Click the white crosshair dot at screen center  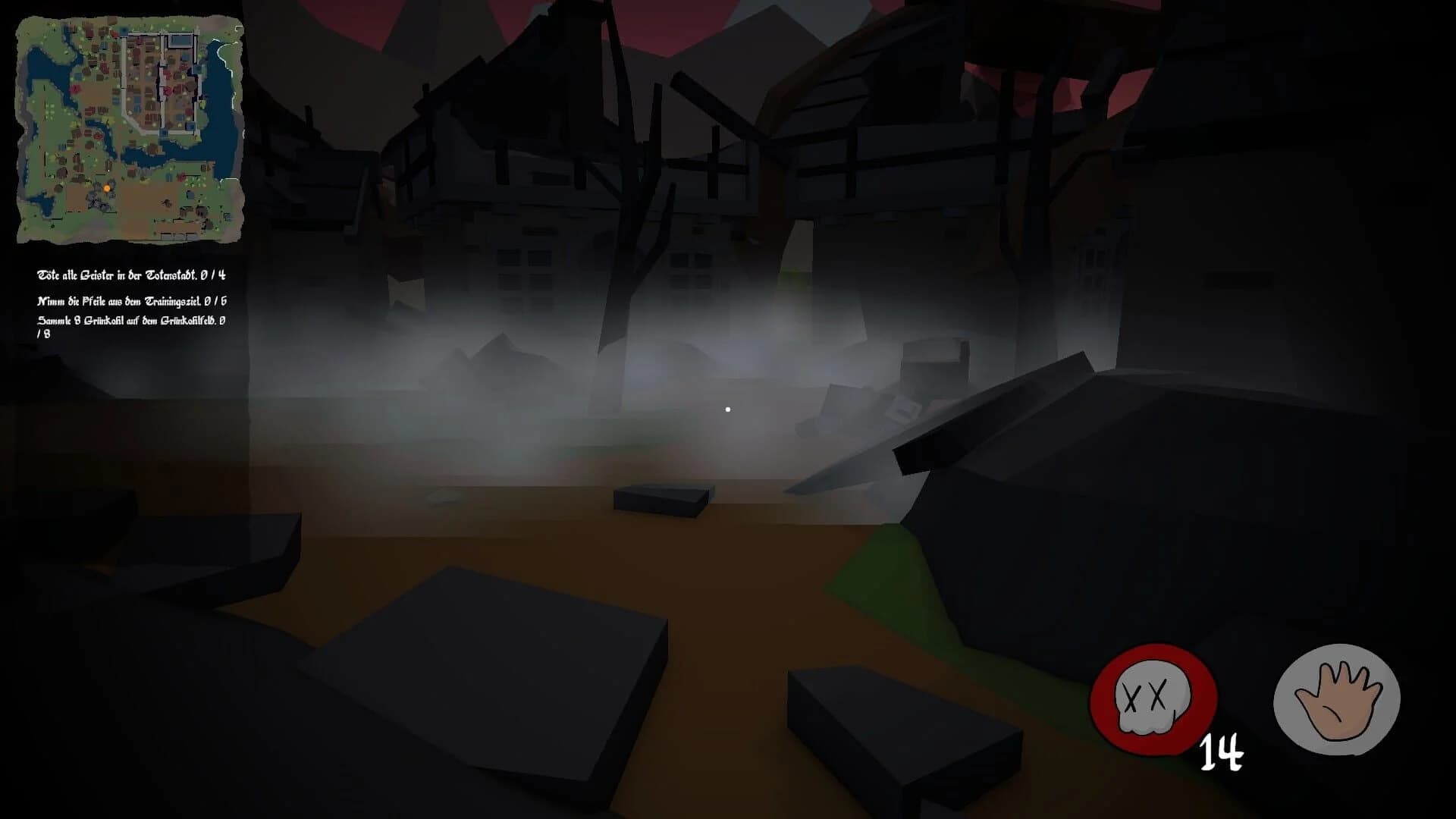coord(728,408)
